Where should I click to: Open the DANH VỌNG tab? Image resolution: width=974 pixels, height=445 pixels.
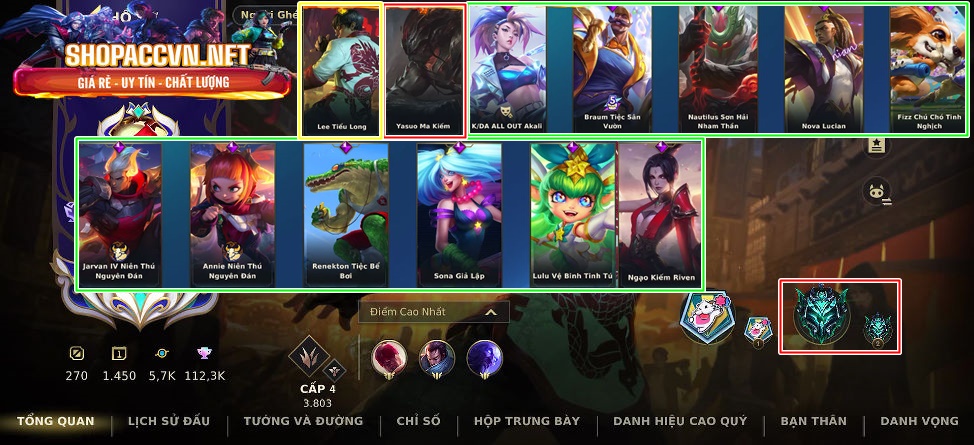918,421
